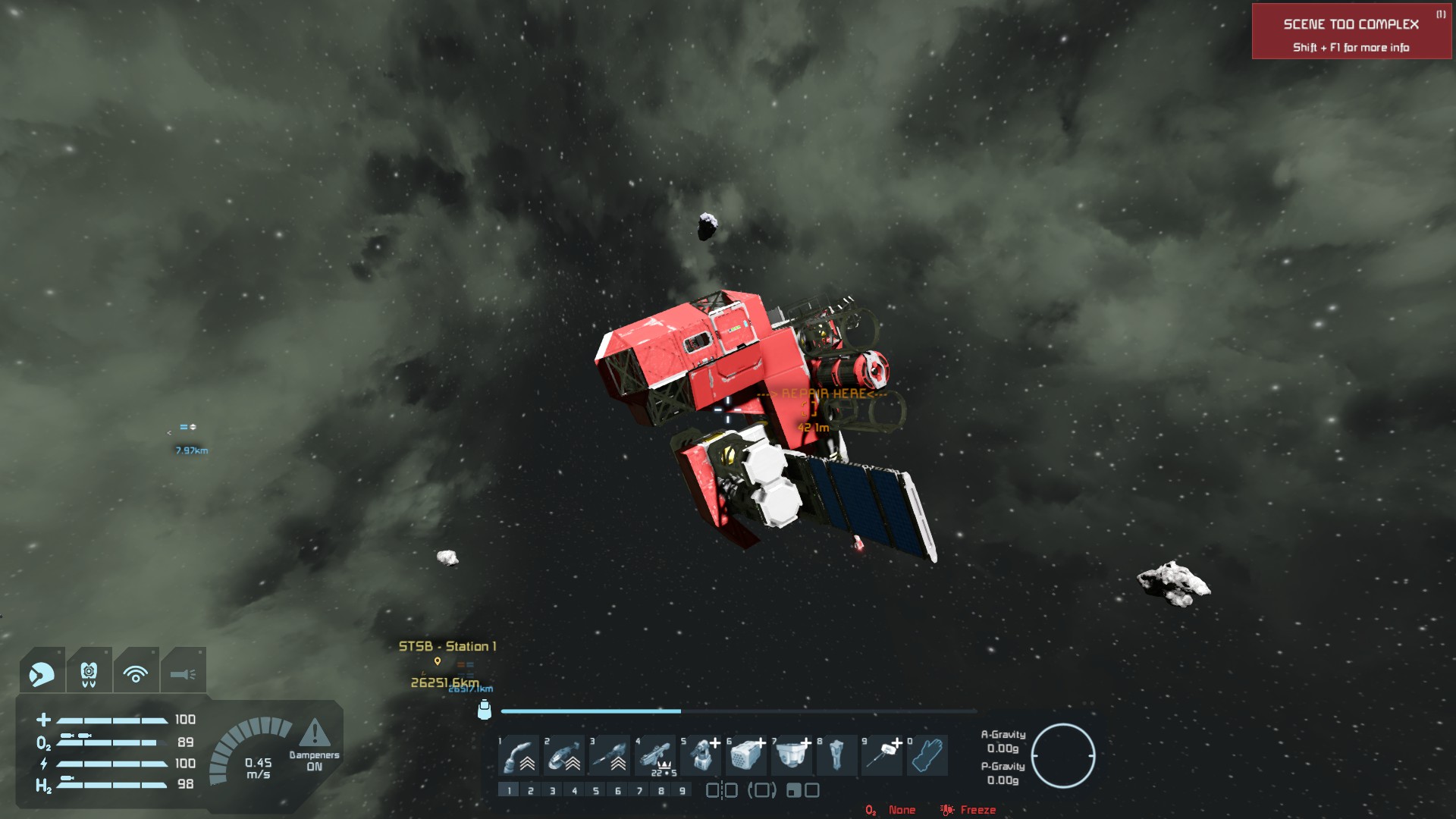1456x819 pixels.
Task: Choose the hand drill in slot 3
Action: tap(610, 755)
